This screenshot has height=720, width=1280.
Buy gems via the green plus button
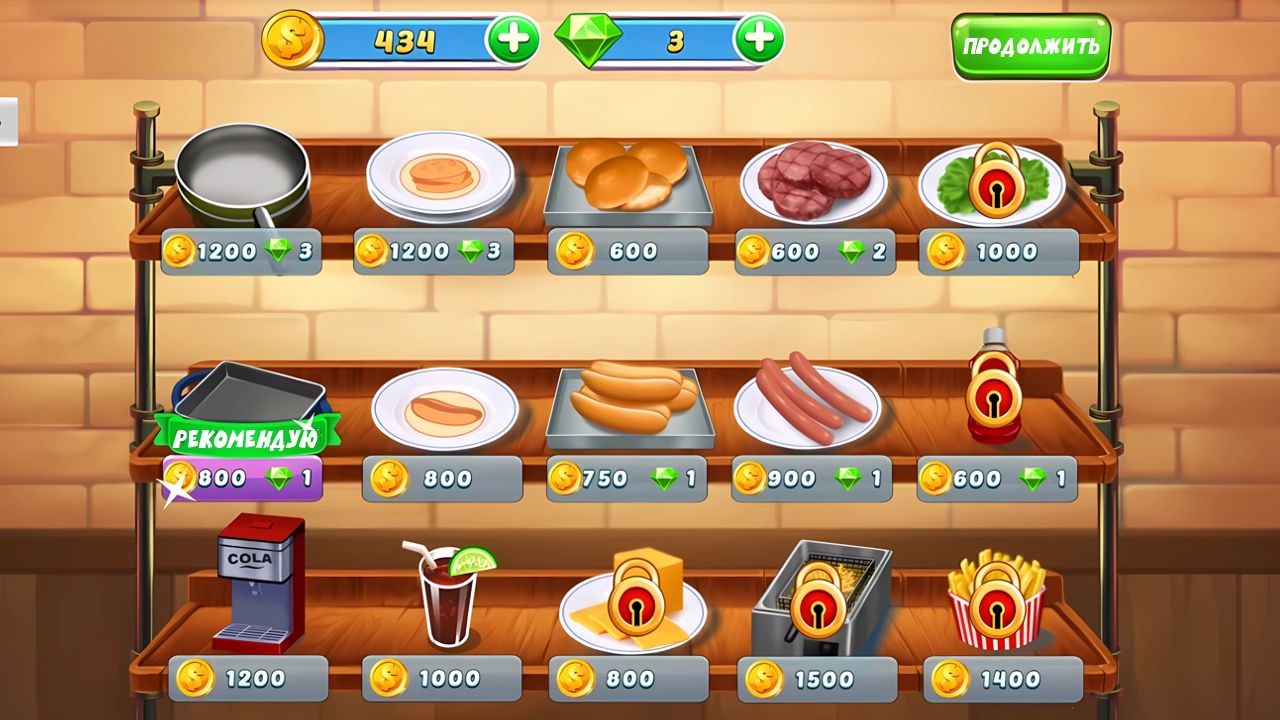click(x=759, y=37)
